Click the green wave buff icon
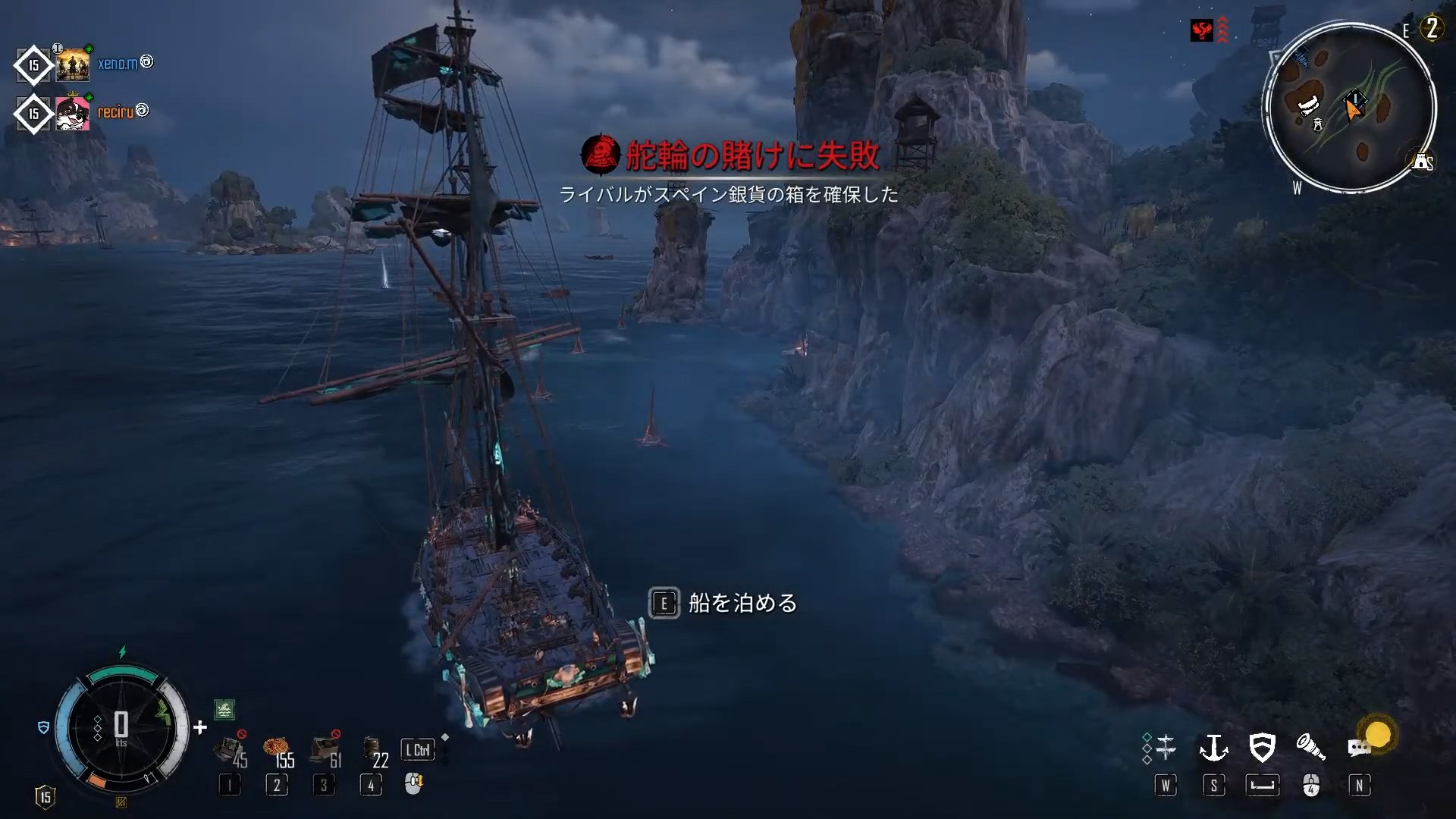This screenshot has width=1456, height=819. point(224,710)
